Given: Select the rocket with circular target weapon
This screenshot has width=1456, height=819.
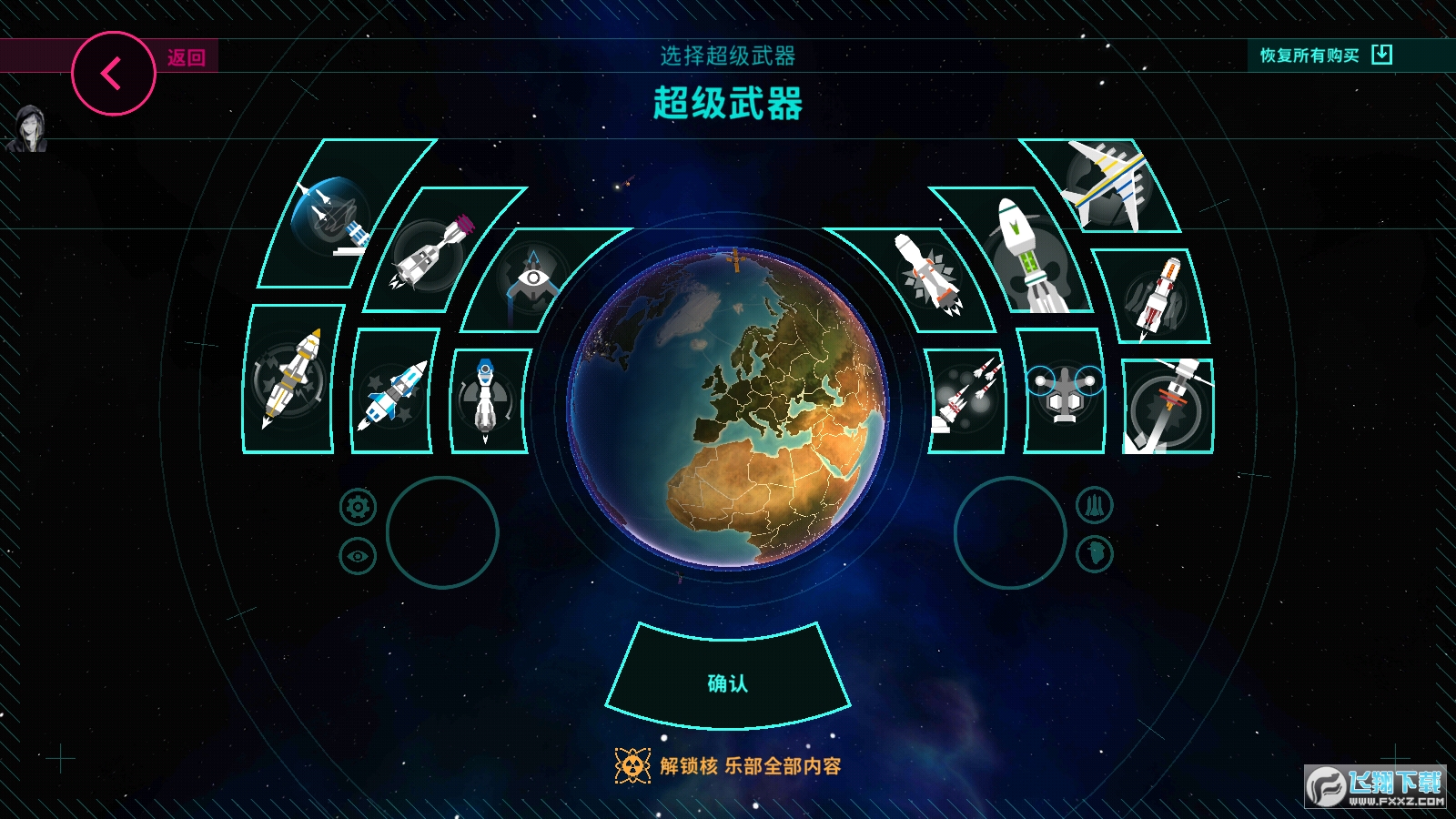Looking at the screenshot, I should [1168, 405].
